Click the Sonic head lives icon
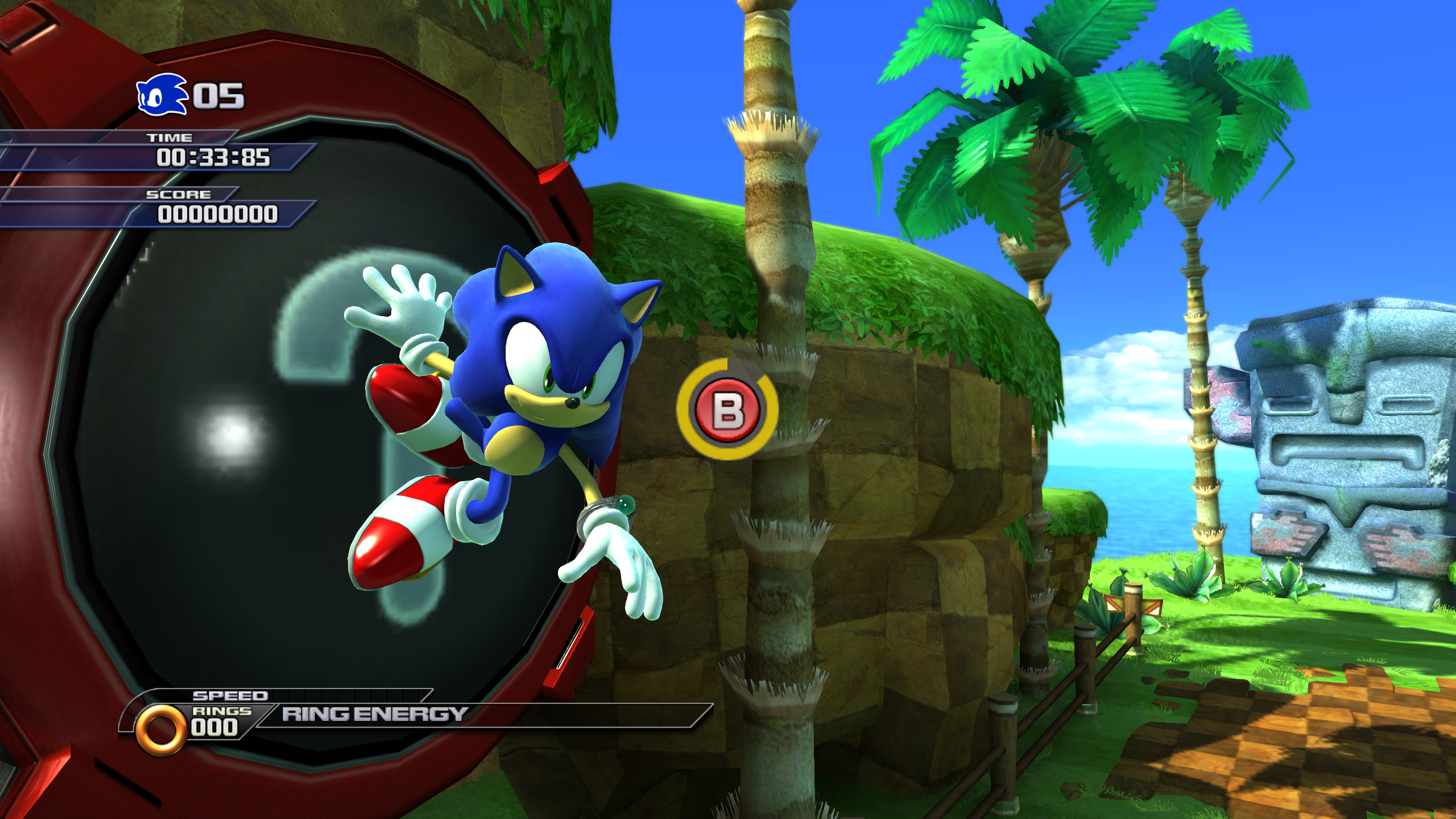Screen dimensions: 1456x819 click(x=161, y=94)
